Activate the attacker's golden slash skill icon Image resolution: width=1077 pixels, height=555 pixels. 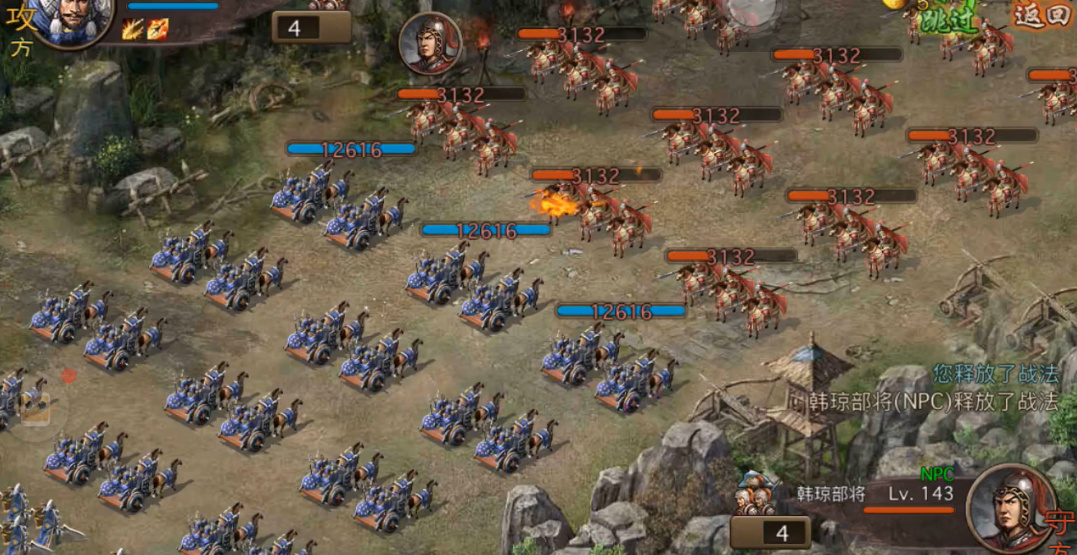pos(132,30)
